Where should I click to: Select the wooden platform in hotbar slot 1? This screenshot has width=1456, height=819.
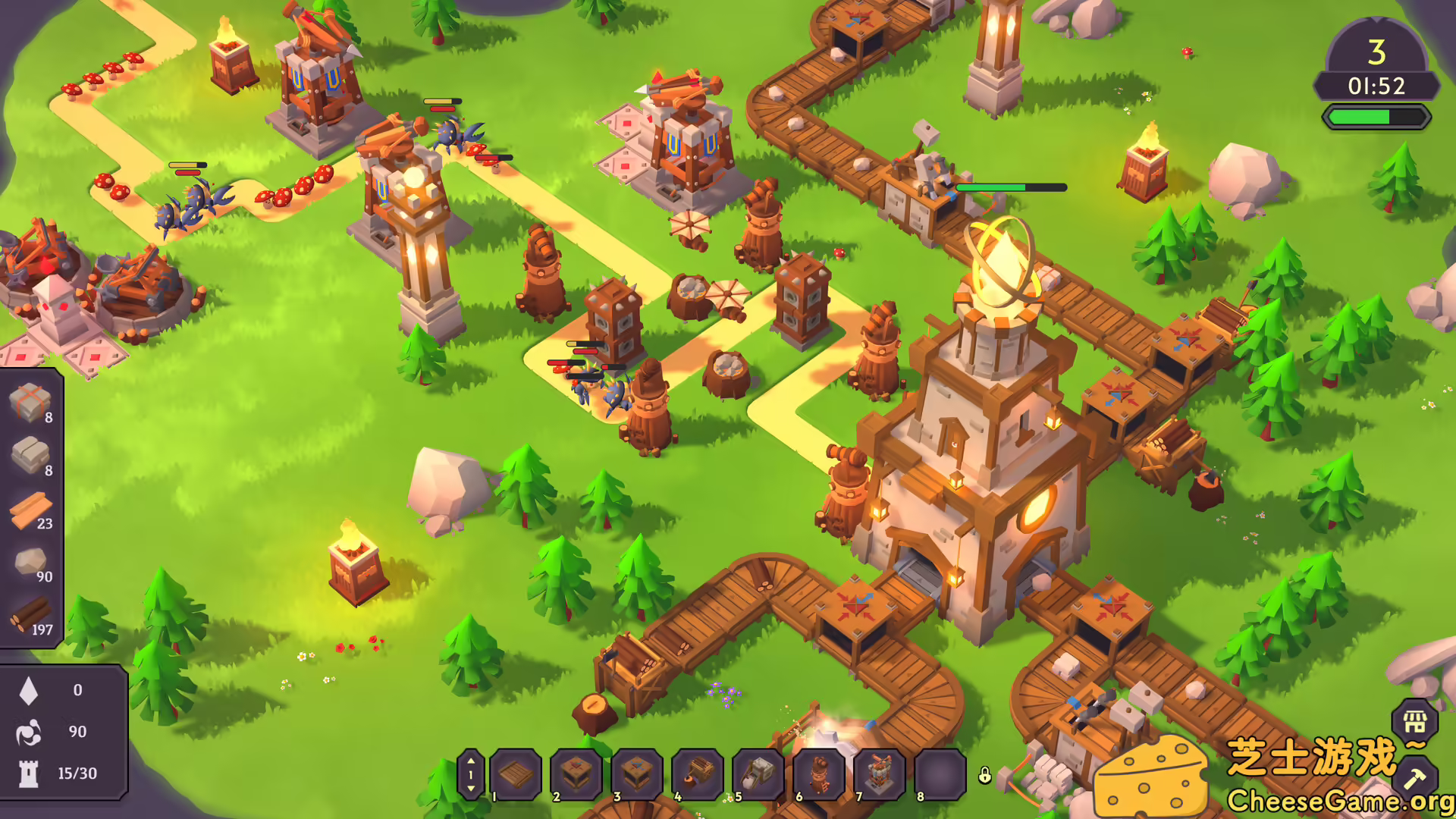tap(516, 774)
